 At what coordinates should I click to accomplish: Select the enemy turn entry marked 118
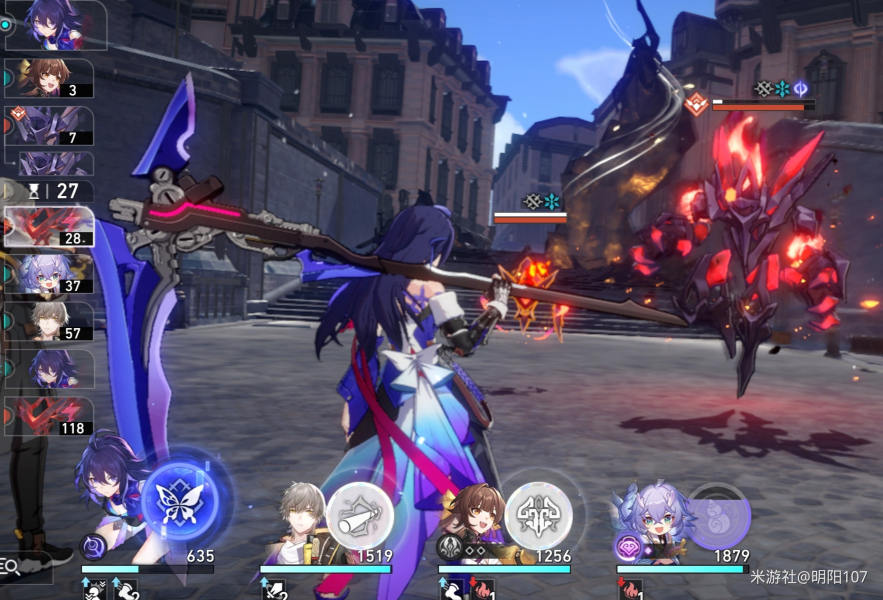click(50, 416)
